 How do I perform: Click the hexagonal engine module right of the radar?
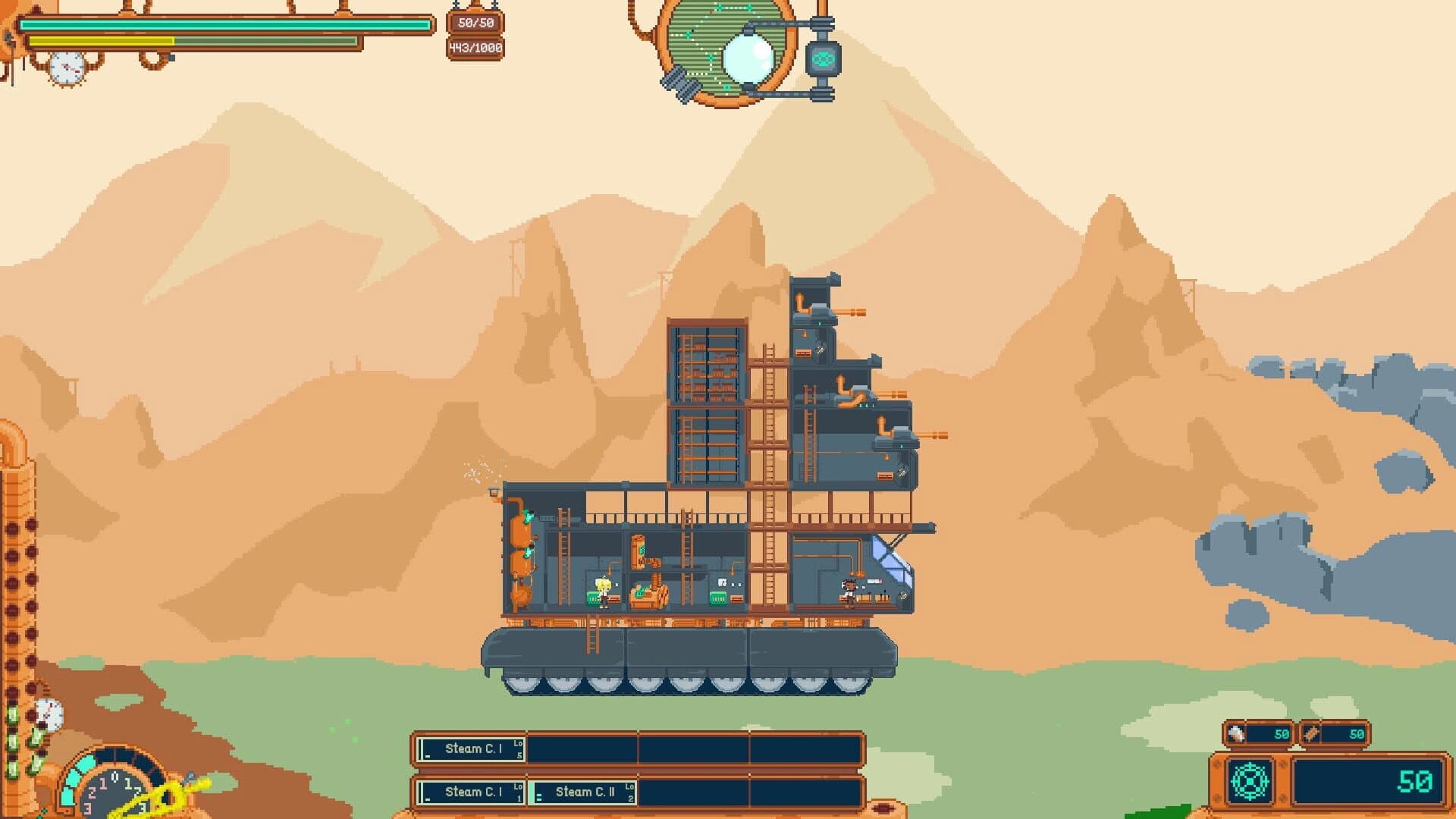click(x=822, y=59)
